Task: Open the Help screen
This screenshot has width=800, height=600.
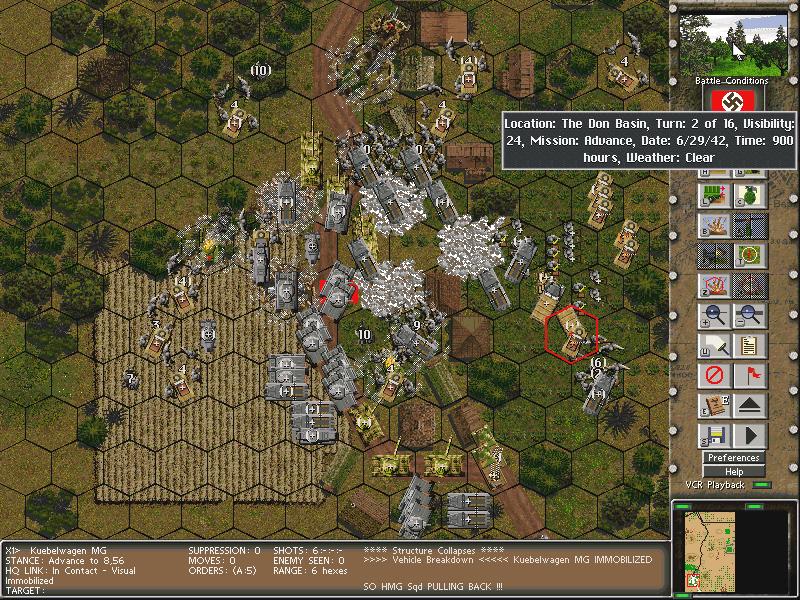Action: click(733, 472)
